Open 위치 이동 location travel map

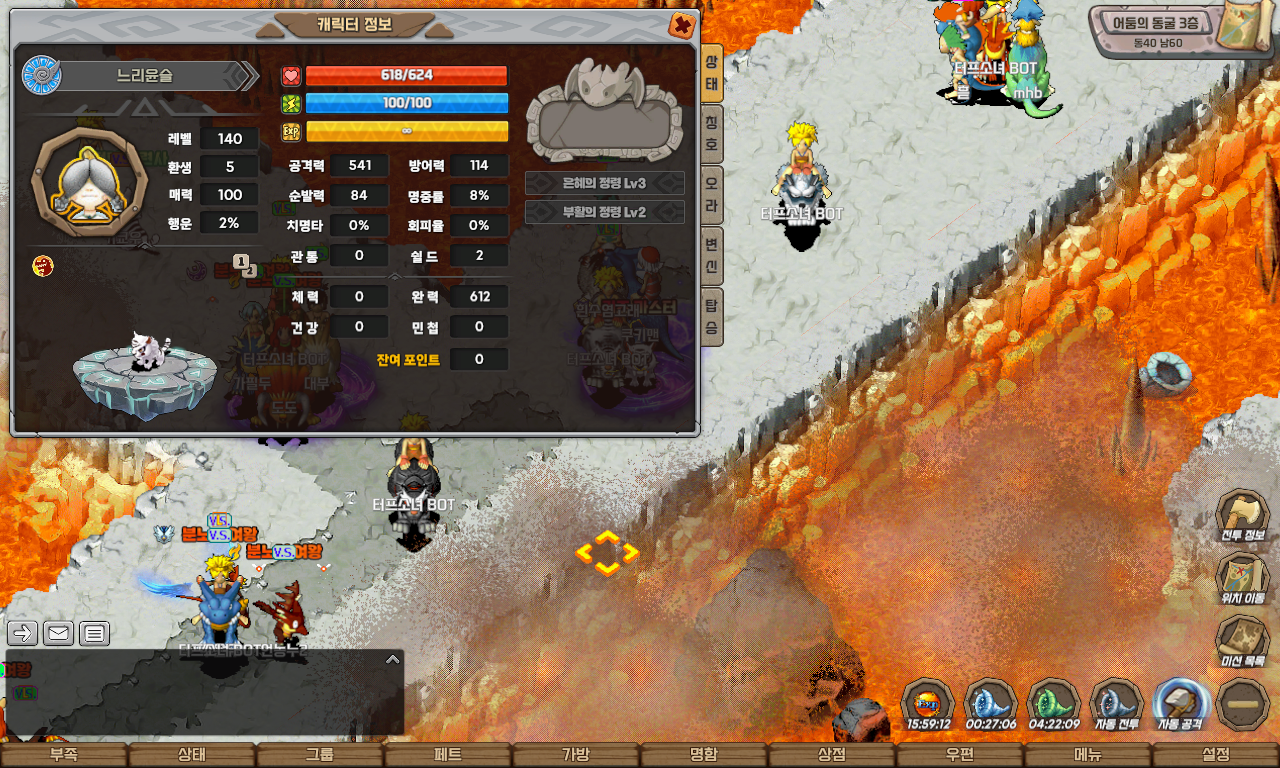click(x=1242, y=578)
